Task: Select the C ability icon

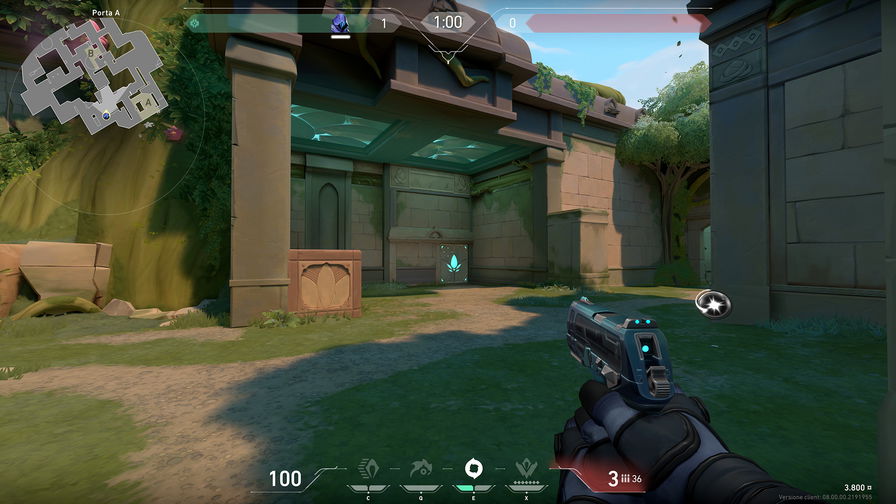Action: coord(368,470)
